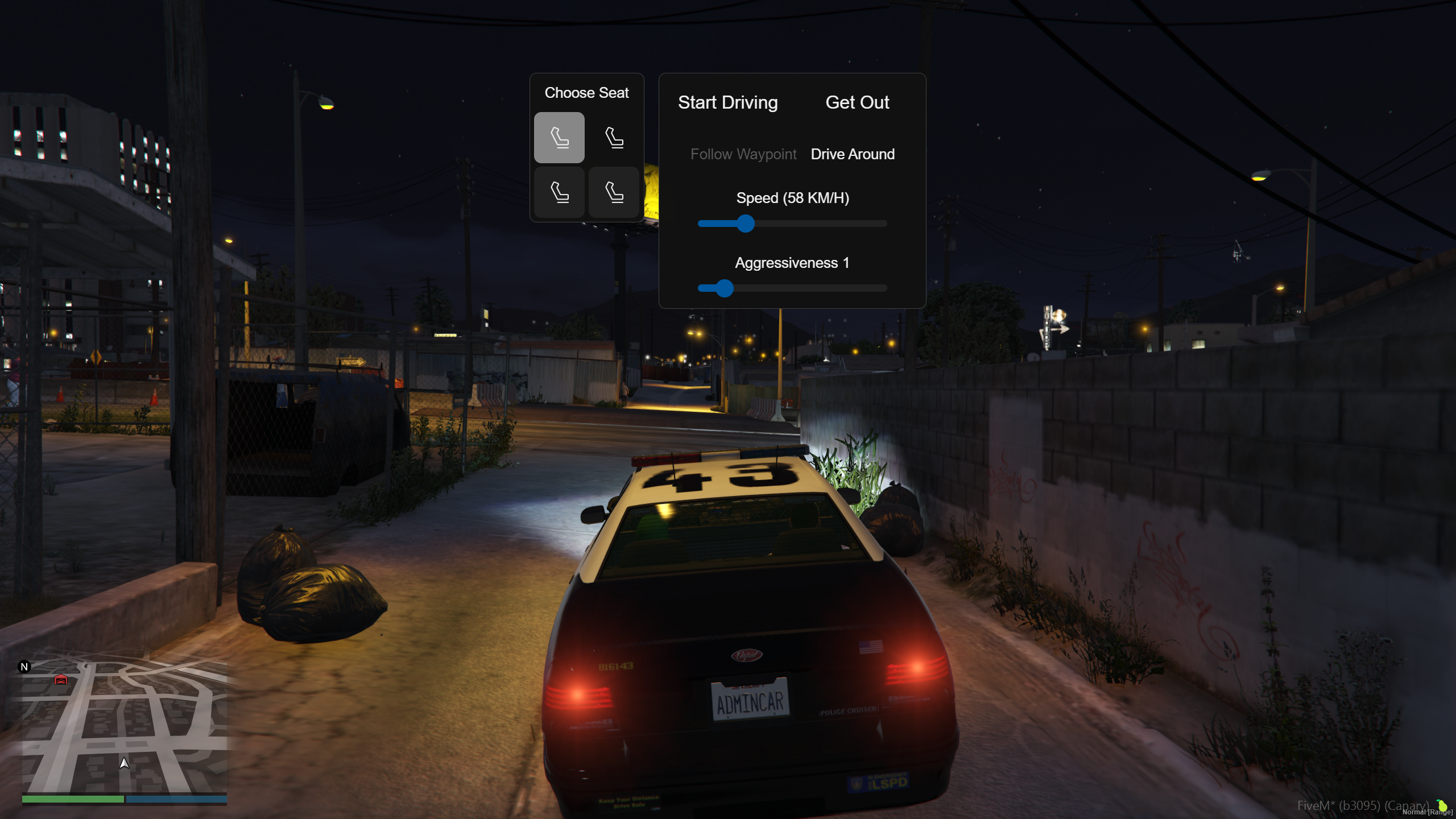This screenshot has width=1456, height=819.
Task: Select the Follow Waypoint mode
Action: pyautogui.click(x=743, y=154)
